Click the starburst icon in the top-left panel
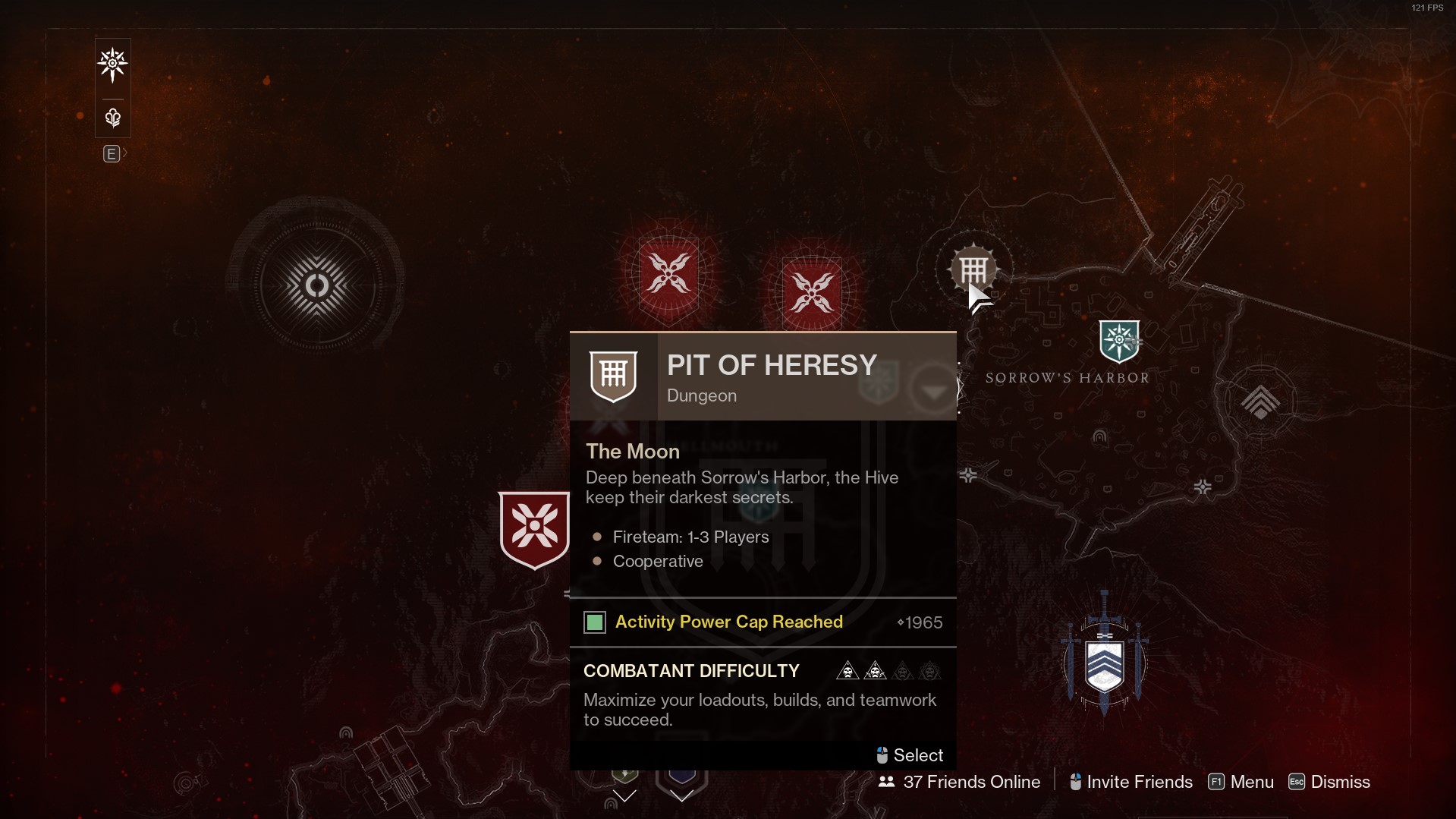The height and width of the screenshot is (819, 1456). coord(112,65)
